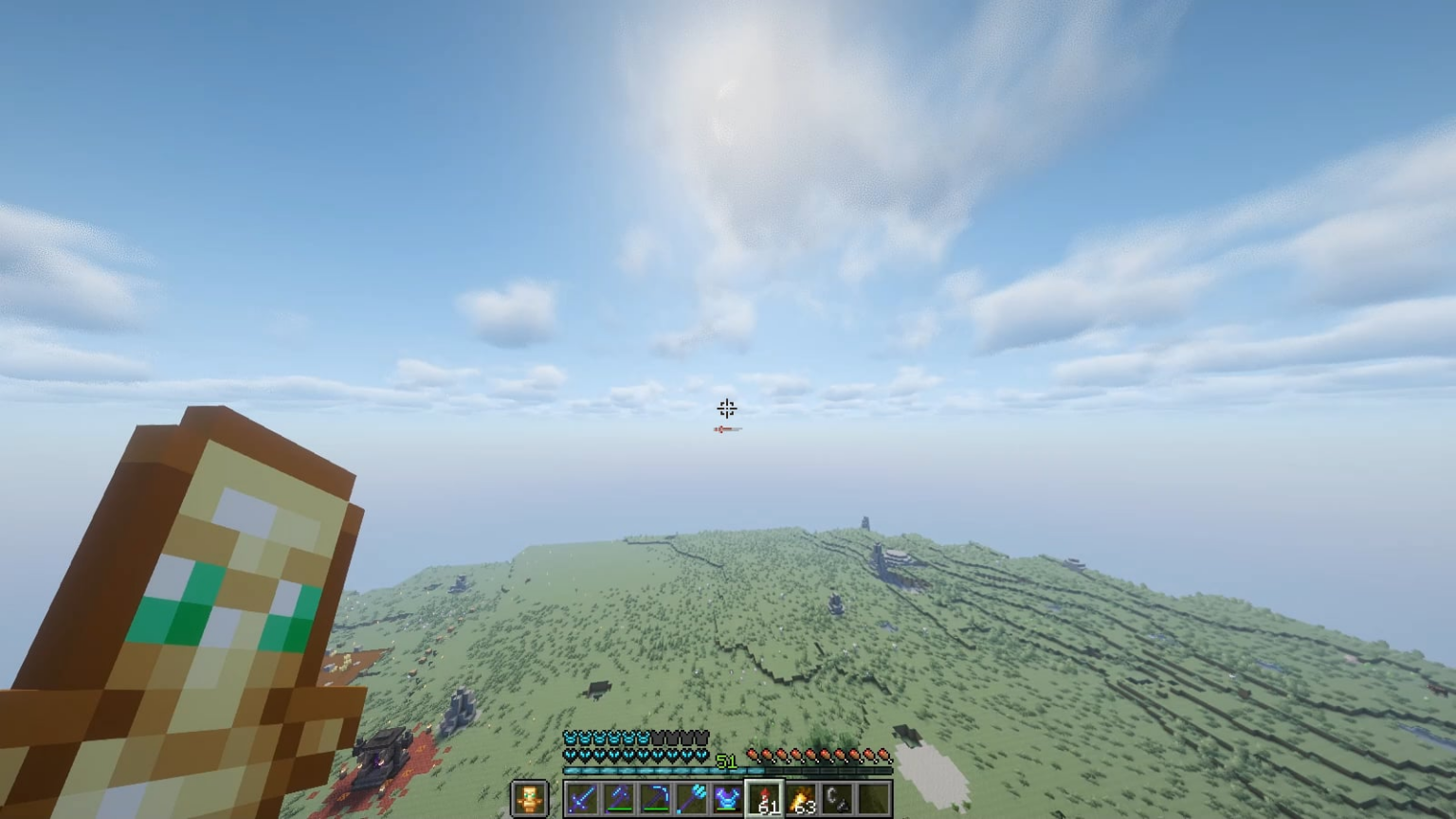Click the rightmost drumstick in the hunger bar
The height and width of the screenshot is (819, 1456).
(x=883, y=754)
